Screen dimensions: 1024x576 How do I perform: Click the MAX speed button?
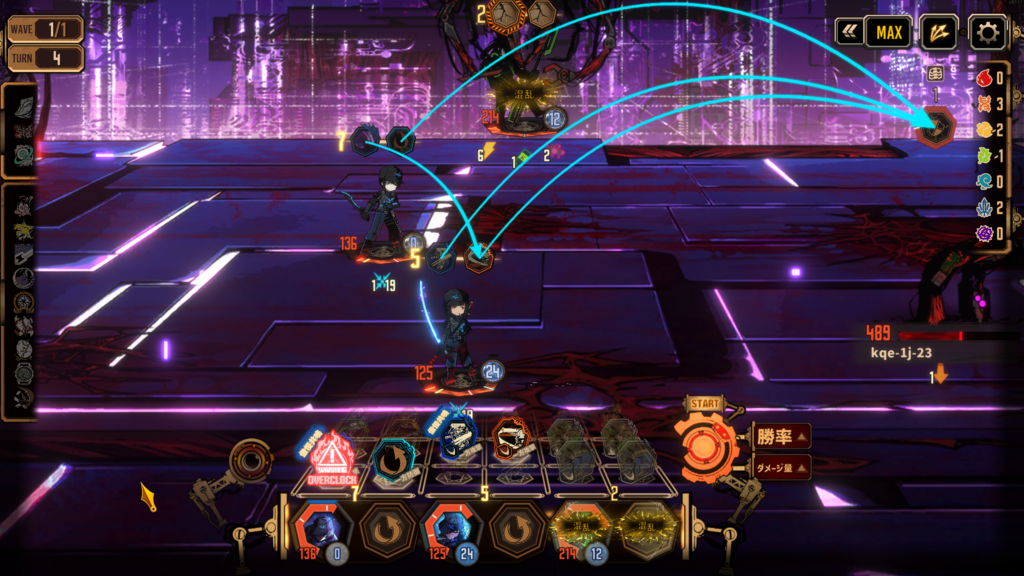coord(889,33)
